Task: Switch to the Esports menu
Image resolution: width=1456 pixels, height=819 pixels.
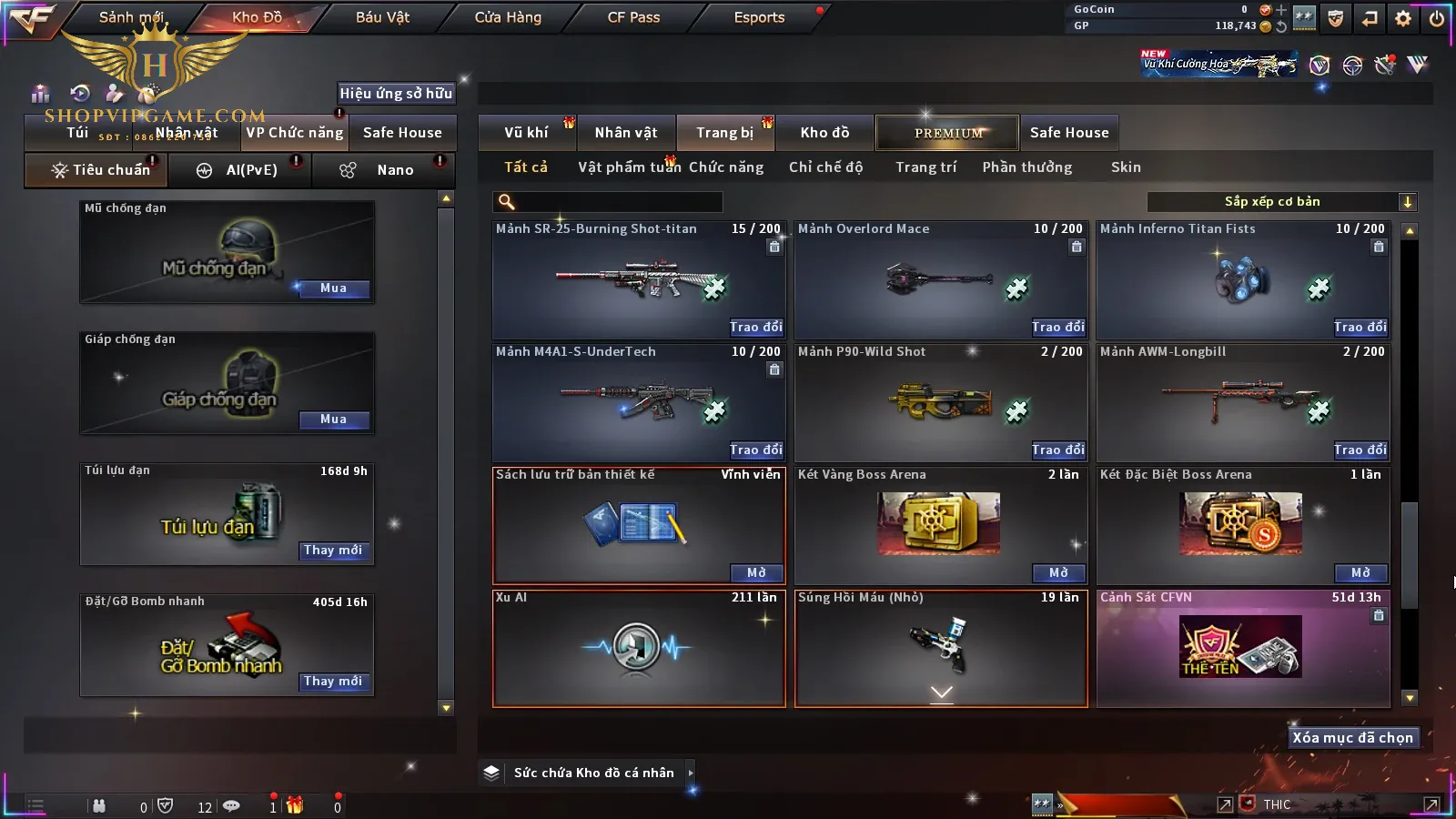Action: (759, 17)
